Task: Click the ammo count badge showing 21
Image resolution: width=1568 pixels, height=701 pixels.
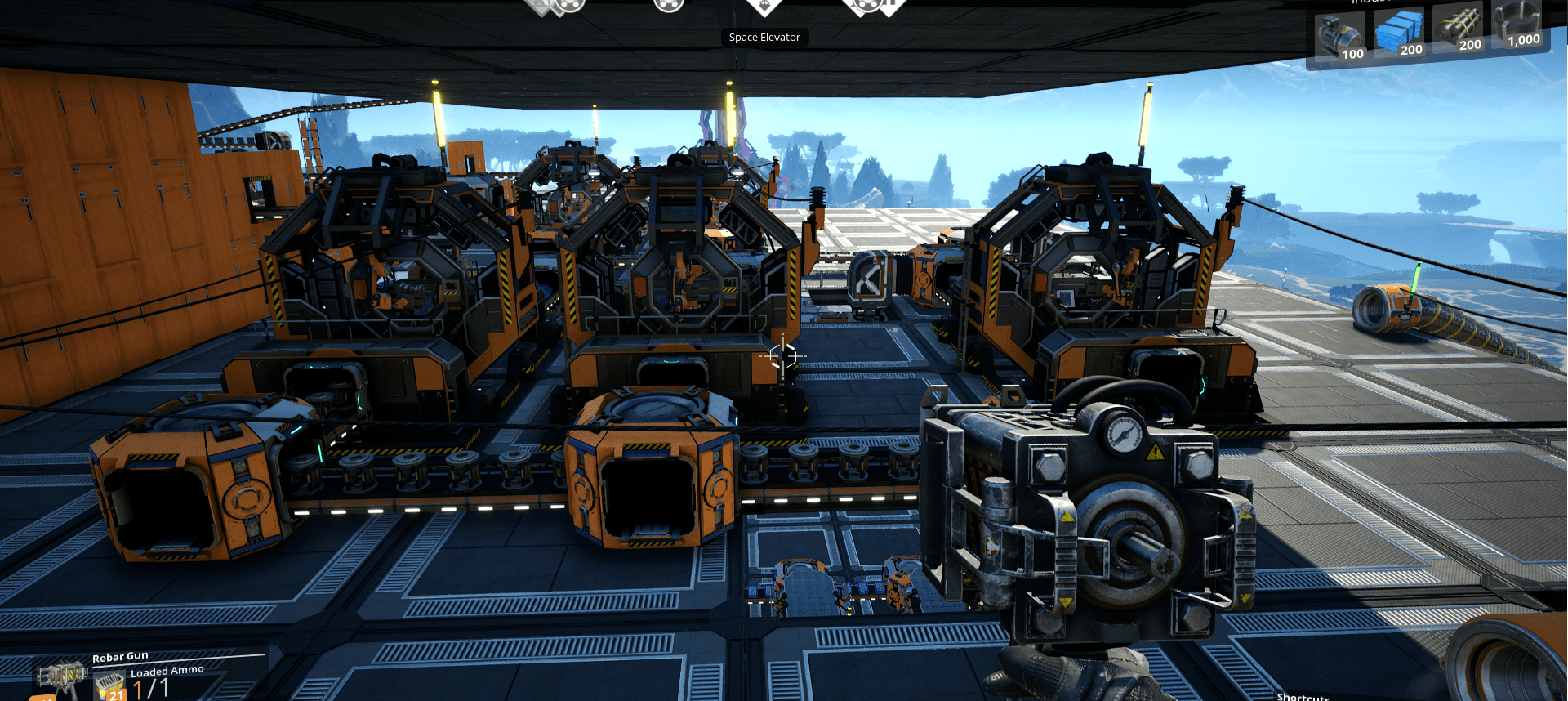Action: coord(117,695)
